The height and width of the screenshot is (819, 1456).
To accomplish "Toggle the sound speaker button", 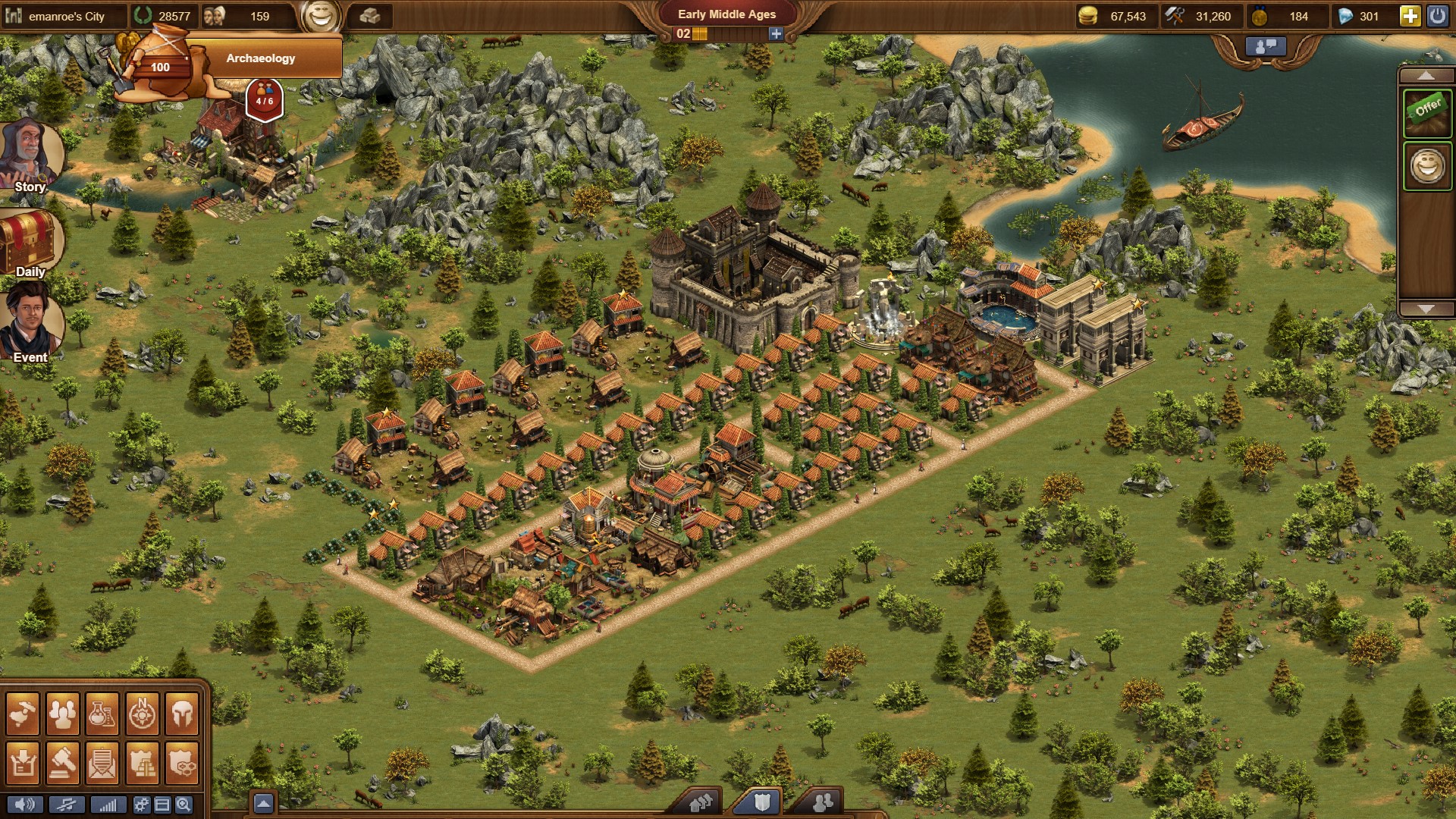I will coord(24,805).
